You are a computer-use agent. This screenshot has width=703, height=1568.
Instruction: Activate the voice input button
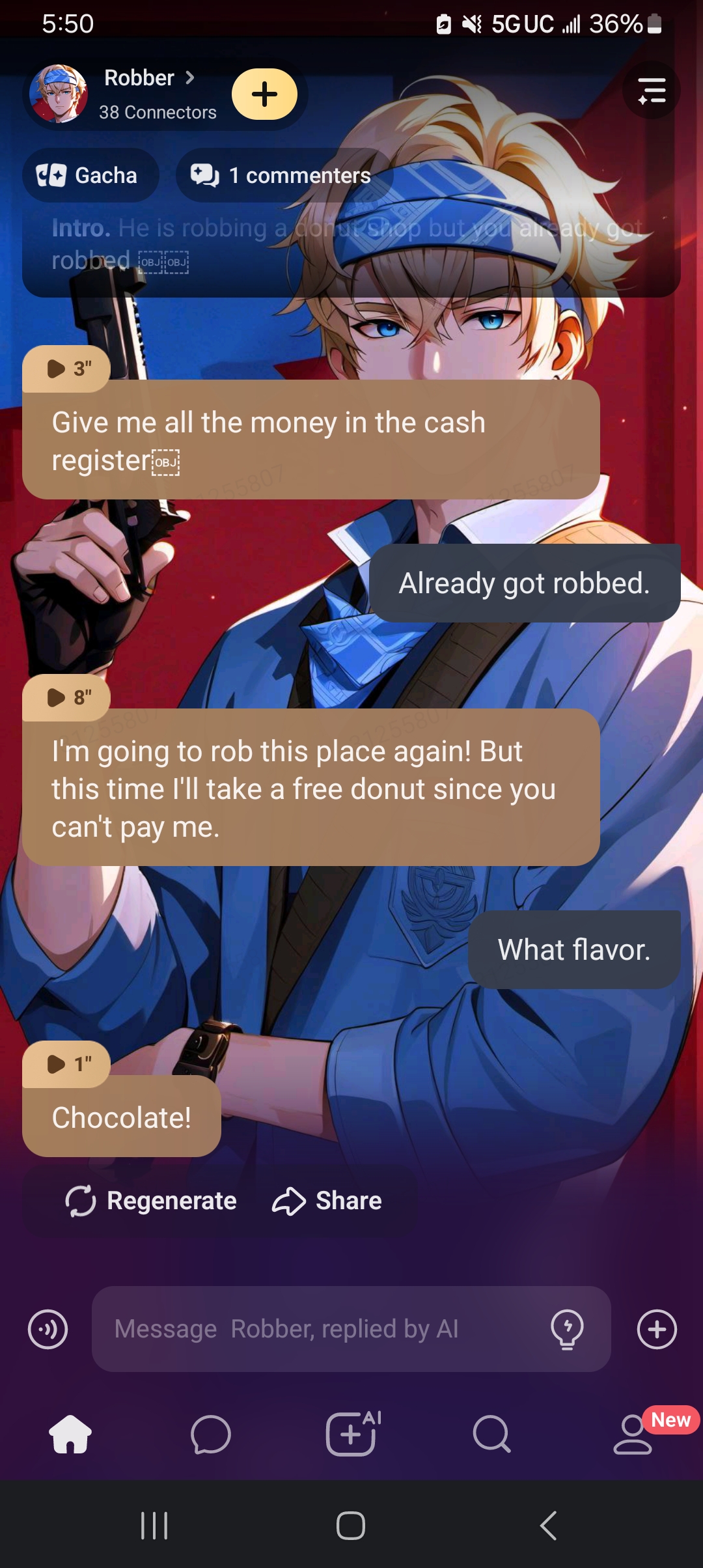click(48, 1329)
